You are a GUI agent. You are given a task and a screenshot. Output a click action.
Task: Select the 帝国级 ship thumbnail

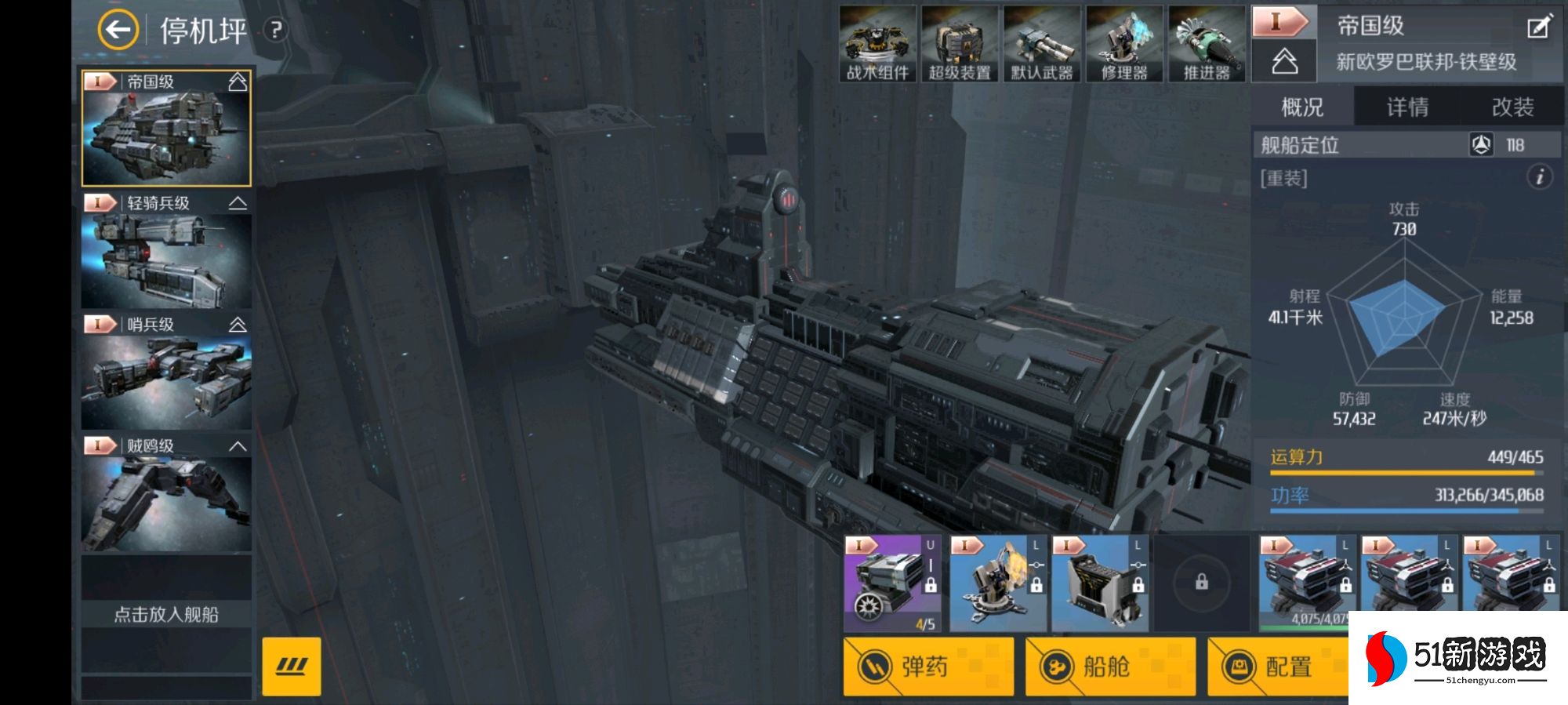[166, 129]
